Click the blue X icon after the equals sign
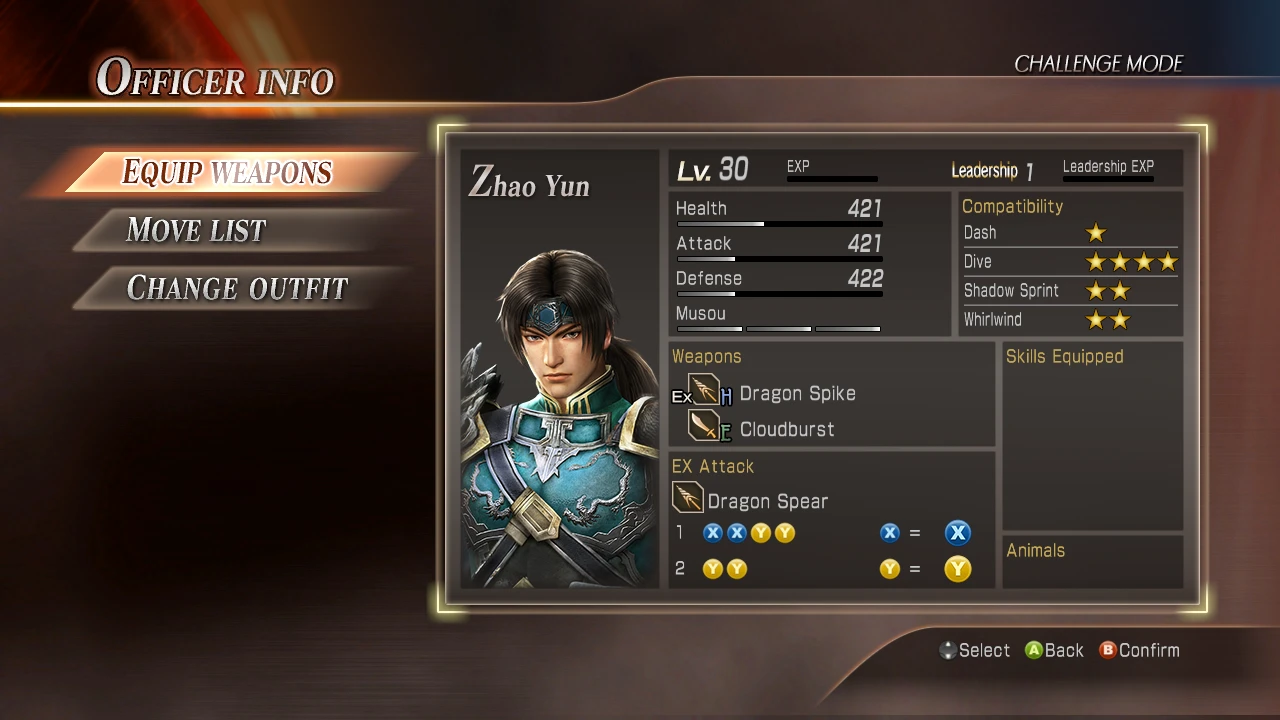This screenshot has width=1280, height=720. 957,532
